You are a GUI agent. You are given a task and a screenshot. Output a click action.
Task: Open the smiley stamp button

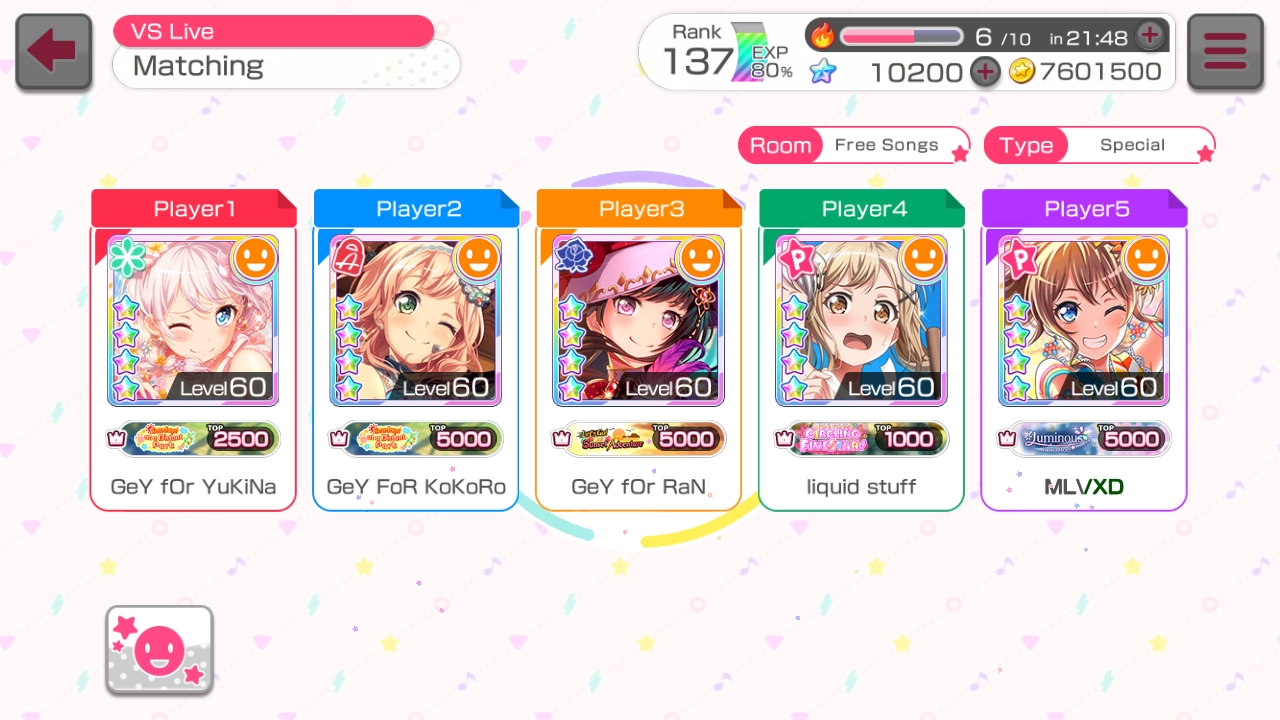[x=159, y=651]
